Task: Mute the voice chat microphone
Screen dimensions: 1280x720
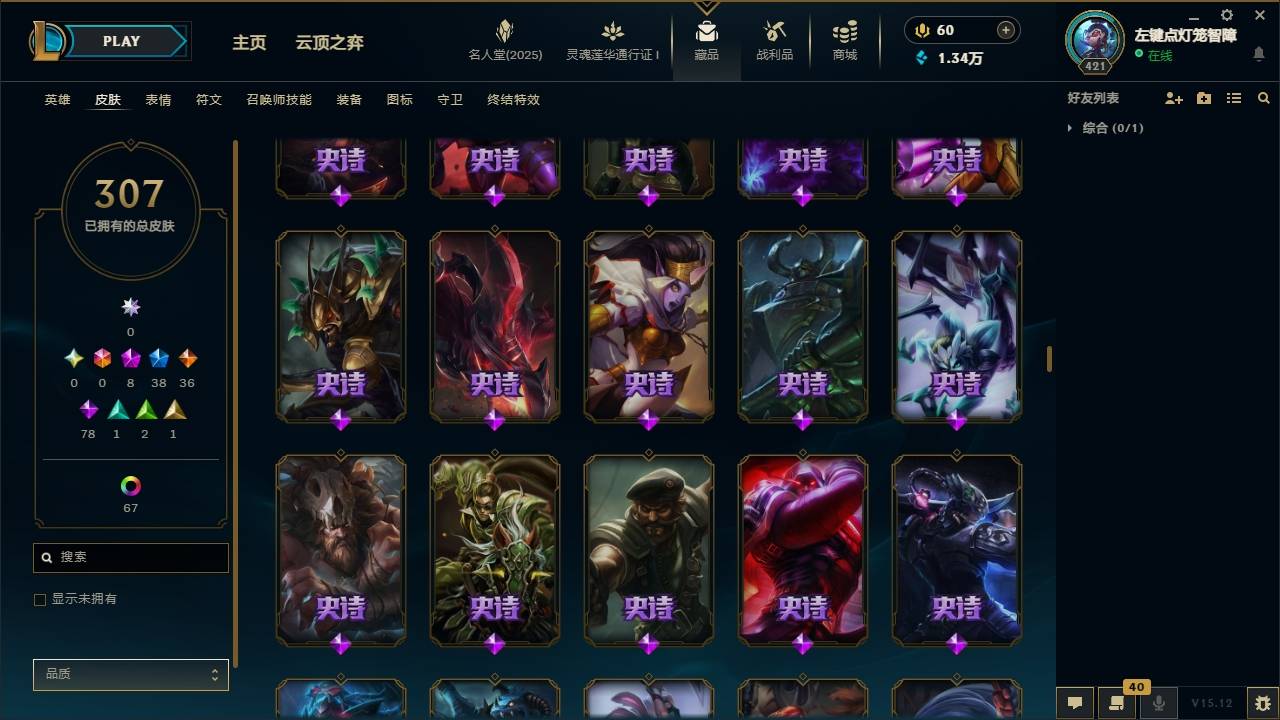Action: (x=1158, y=703)
